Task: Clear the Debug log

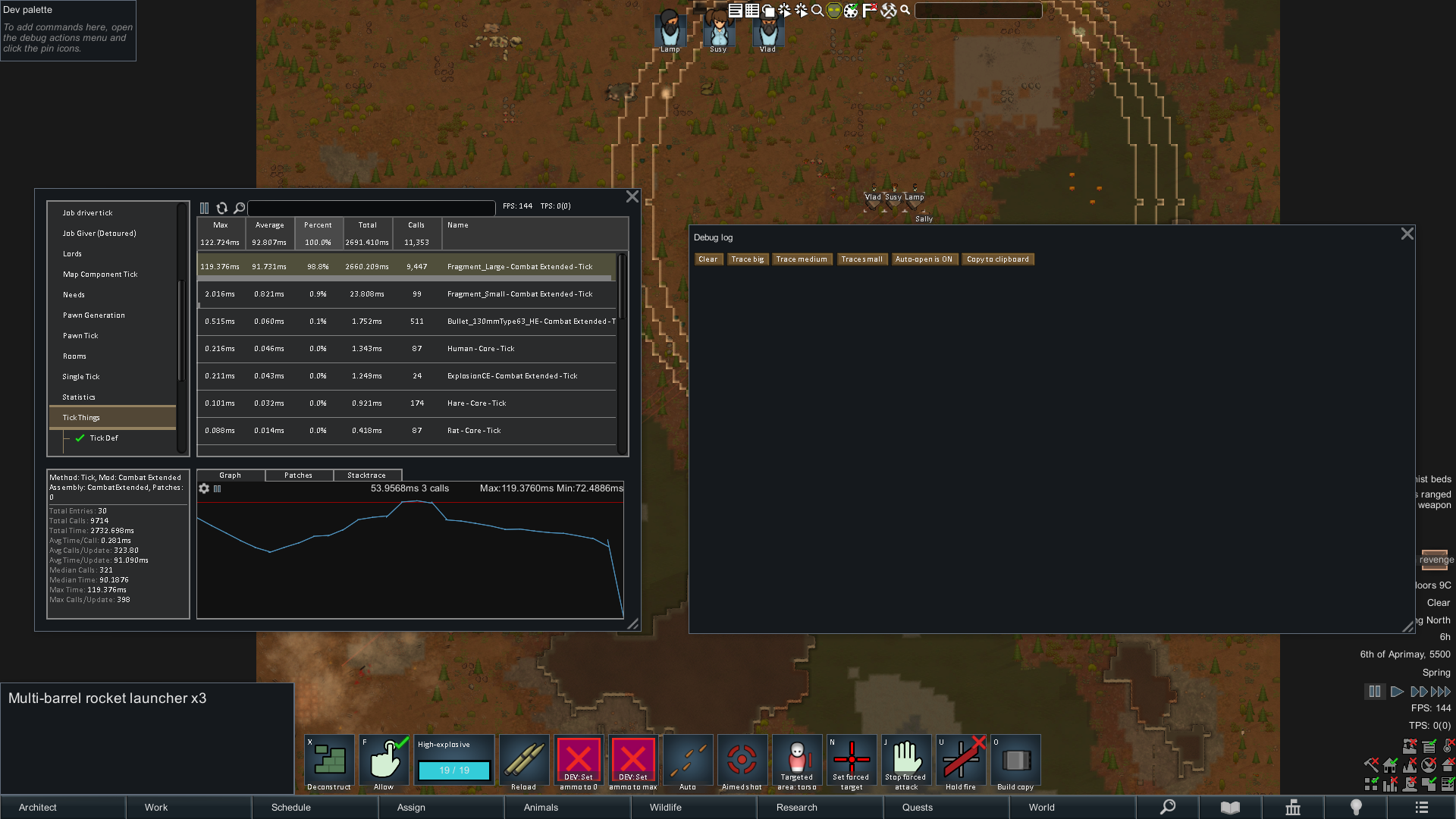Action: tap(708, 259)
